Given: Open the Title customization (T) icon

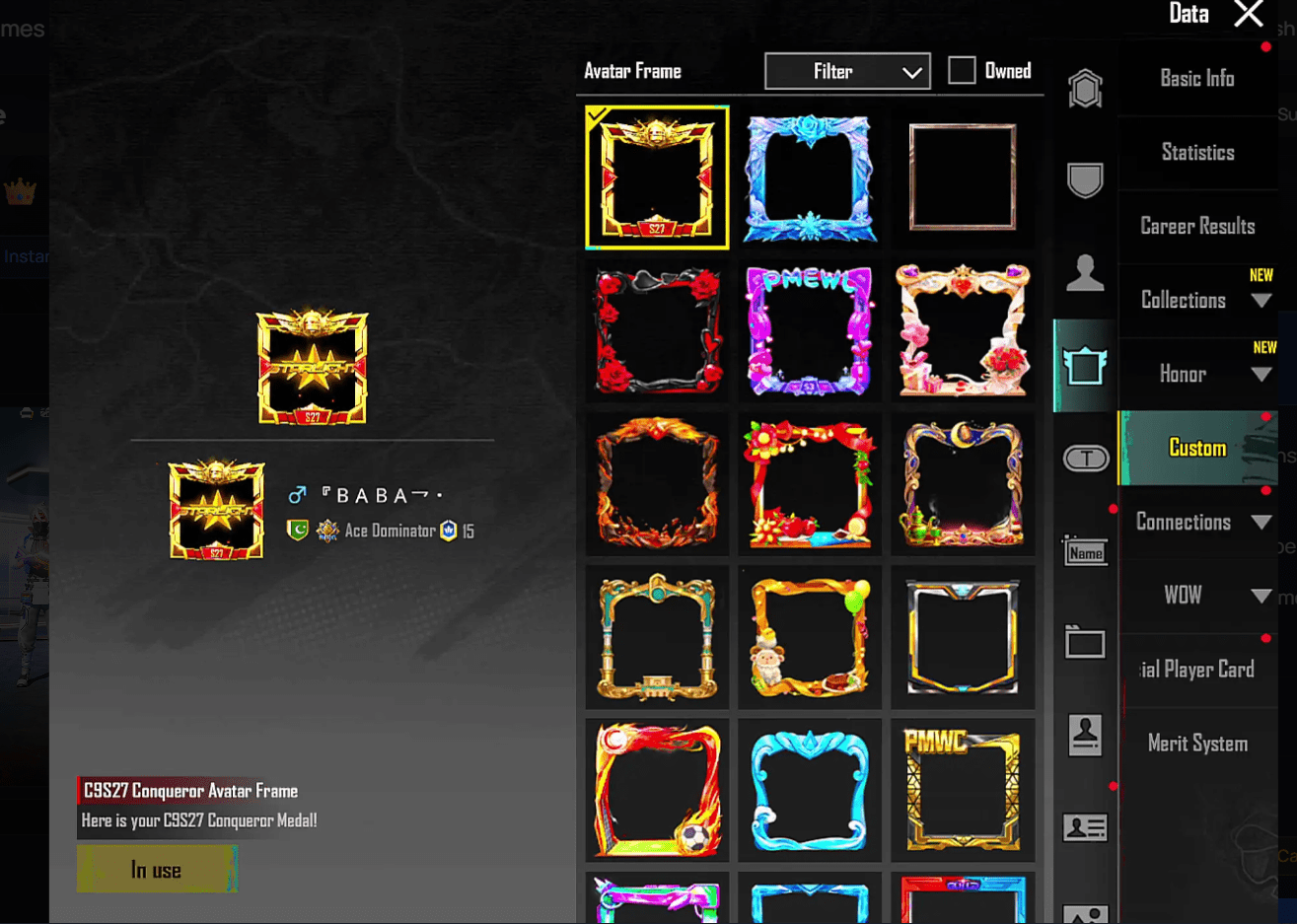Looking at the screenshot, I should (1084, 458).
